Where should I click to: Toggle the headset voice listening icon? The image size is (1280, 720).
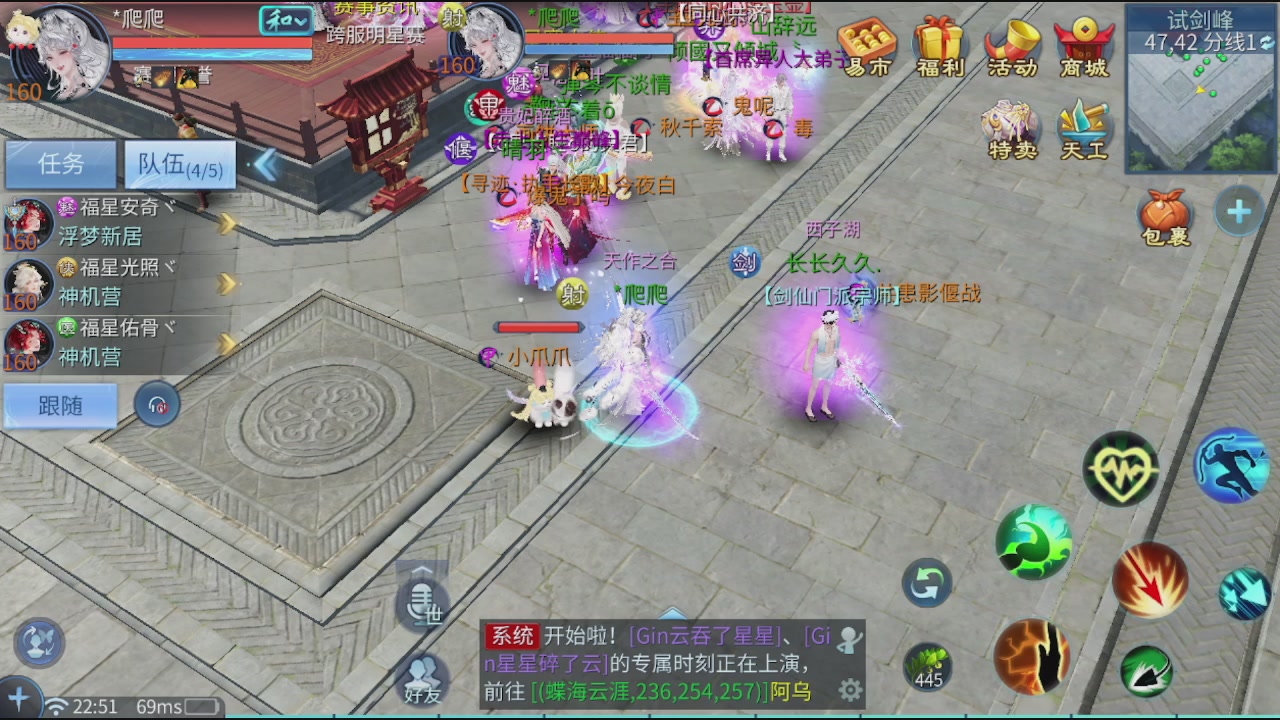(x=157, y=405)
